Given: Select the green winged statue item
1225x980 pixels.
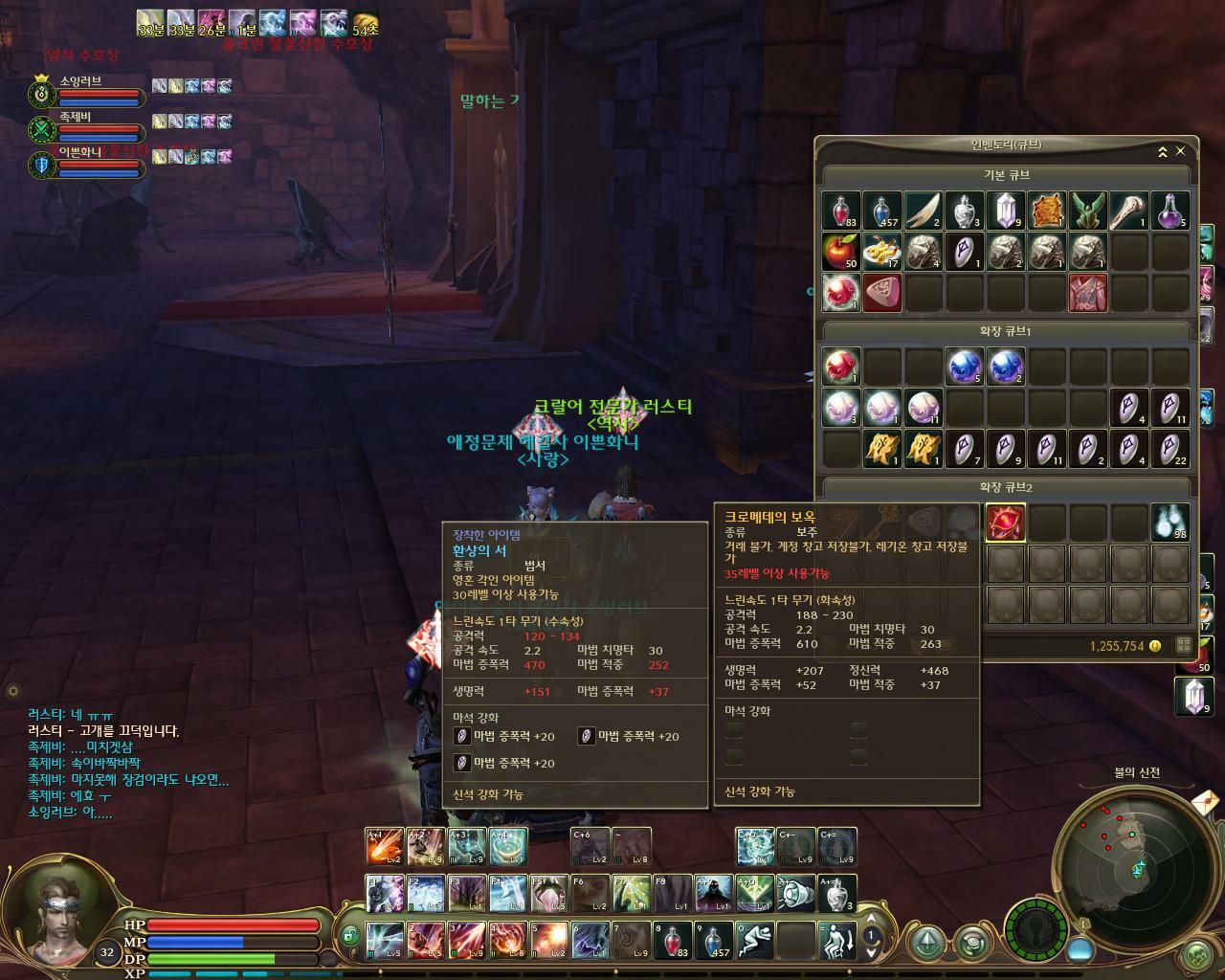Looking at the screenshot, I should (1088, 211).
